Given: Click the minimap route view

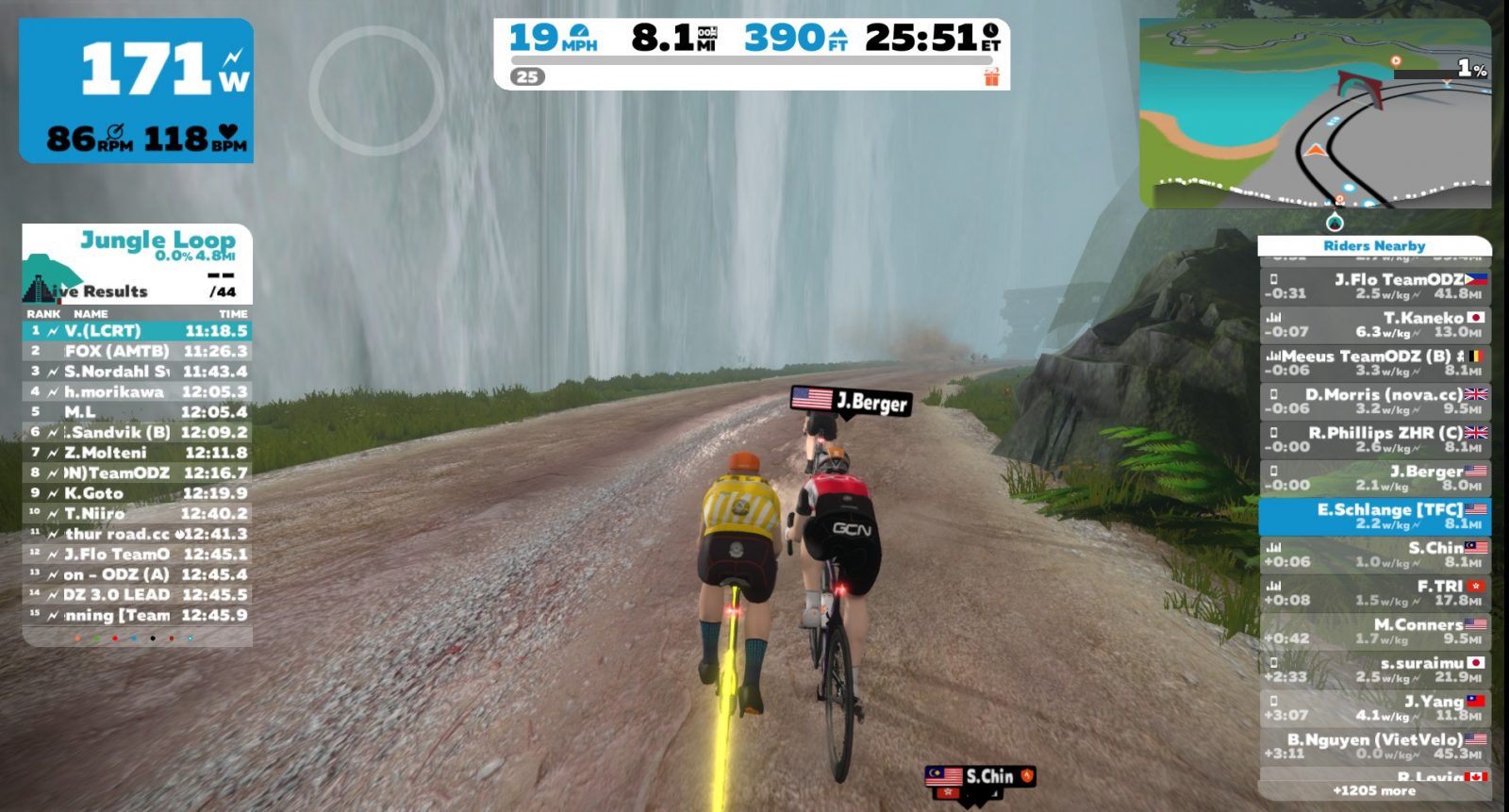Looking at the screenshot, I should tap(1315, 113).
